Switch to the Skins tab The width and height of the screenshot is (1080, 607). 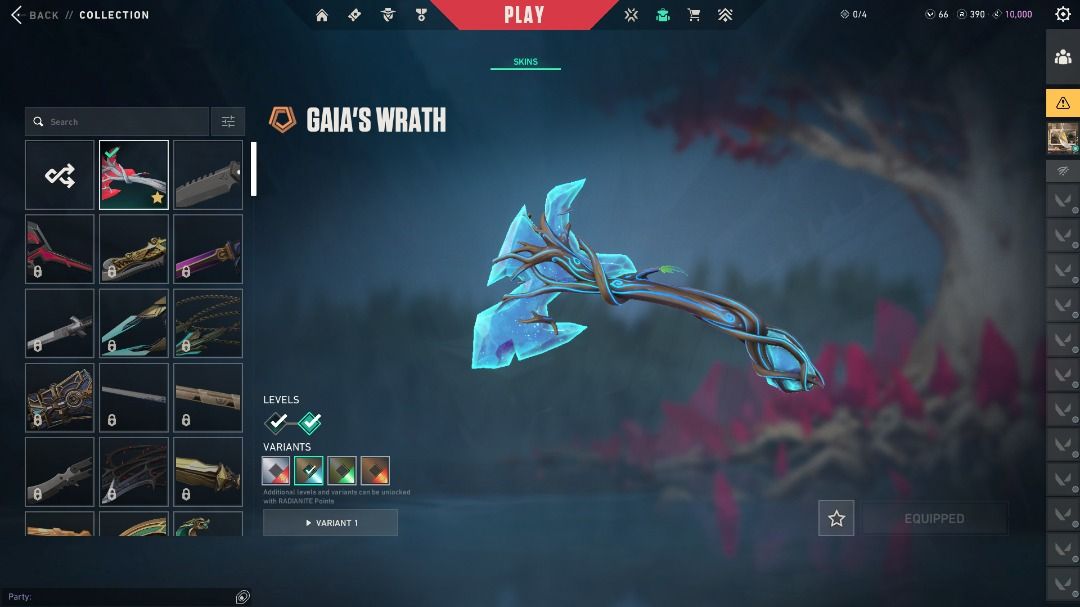(525, 62)
